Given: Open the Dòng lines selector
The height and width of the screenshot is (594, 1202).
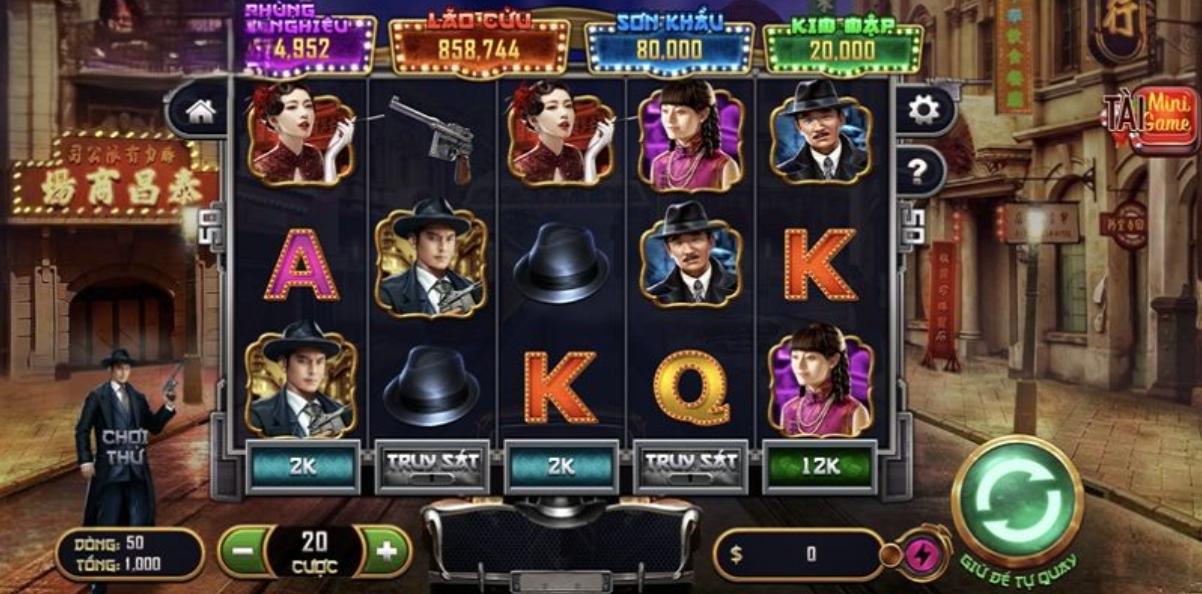Looking at the screenshot, I should click(x=129, y=553).
